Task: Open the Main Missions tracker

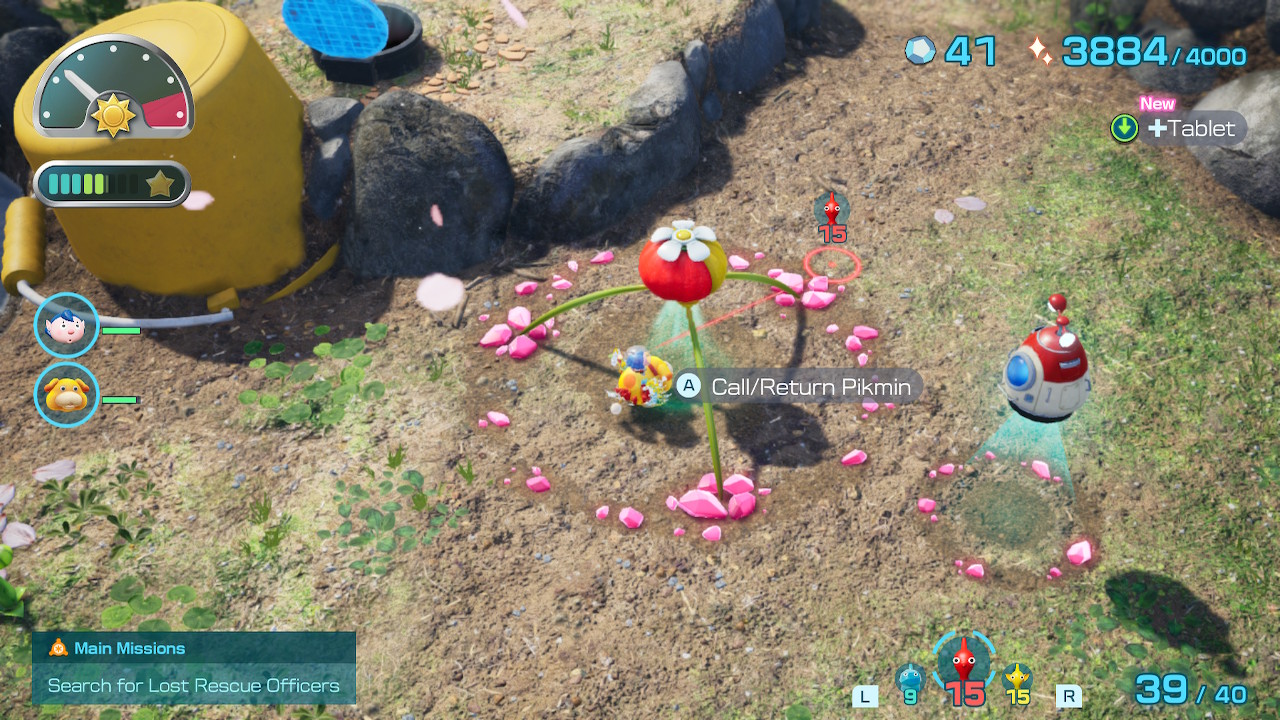Action: (194, 668)
